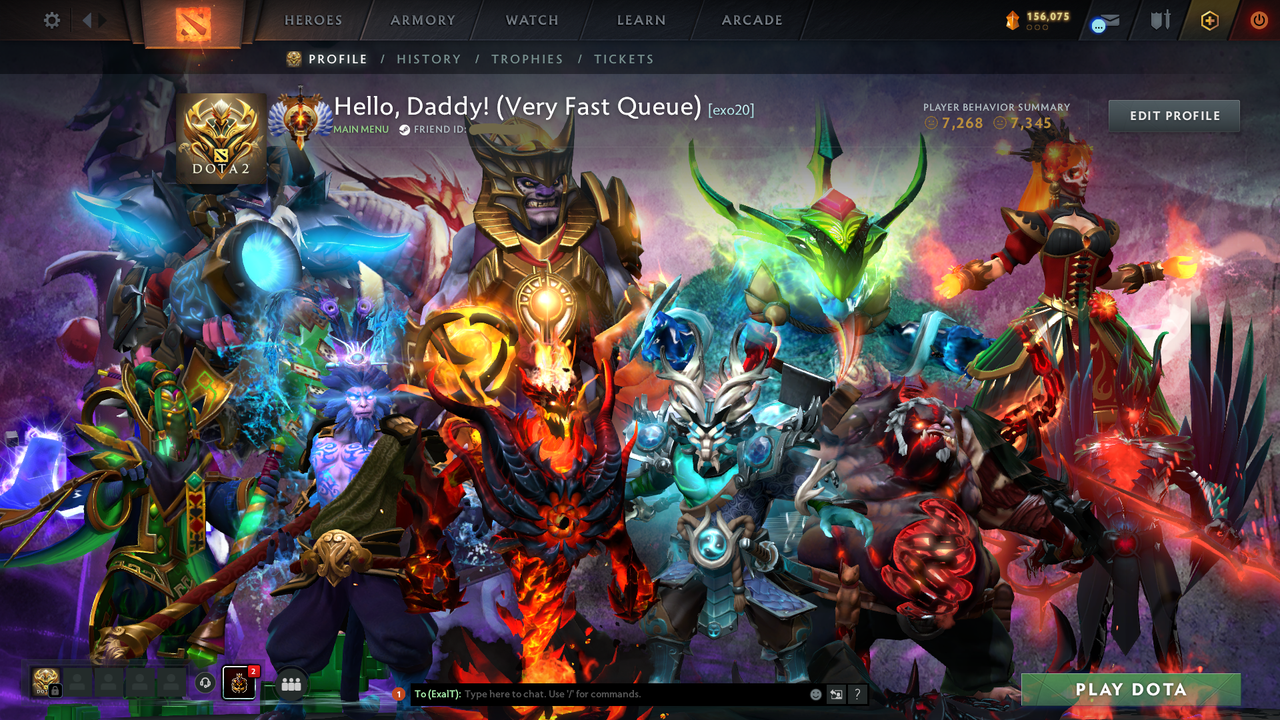The image size is (1280, 720).
Task: Toggle the profile lock on your party avatar slot
Action: click(x=55, y=691)
